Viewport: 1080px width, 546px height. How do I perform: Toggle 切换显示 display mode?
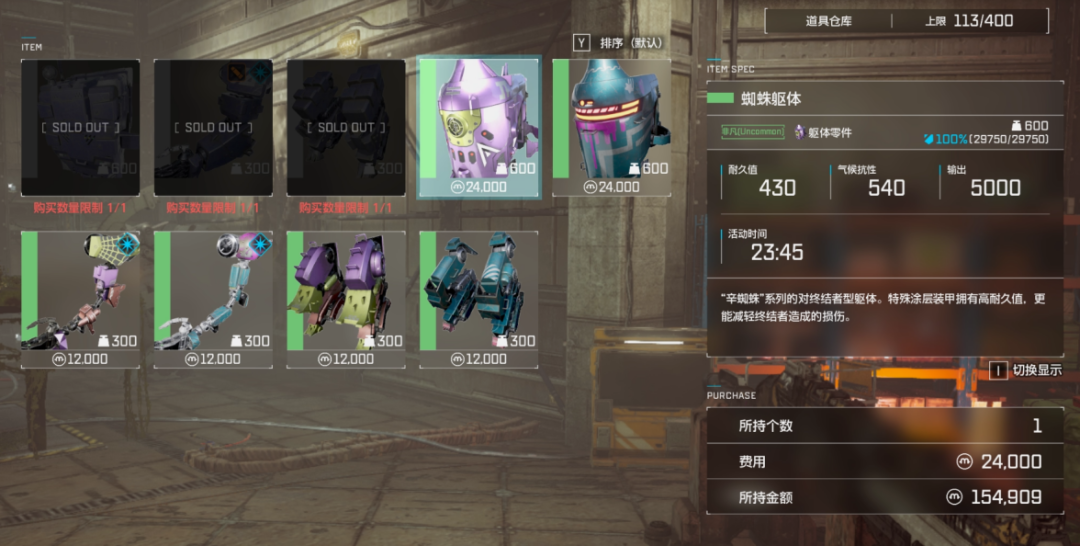coord(1027,370)
